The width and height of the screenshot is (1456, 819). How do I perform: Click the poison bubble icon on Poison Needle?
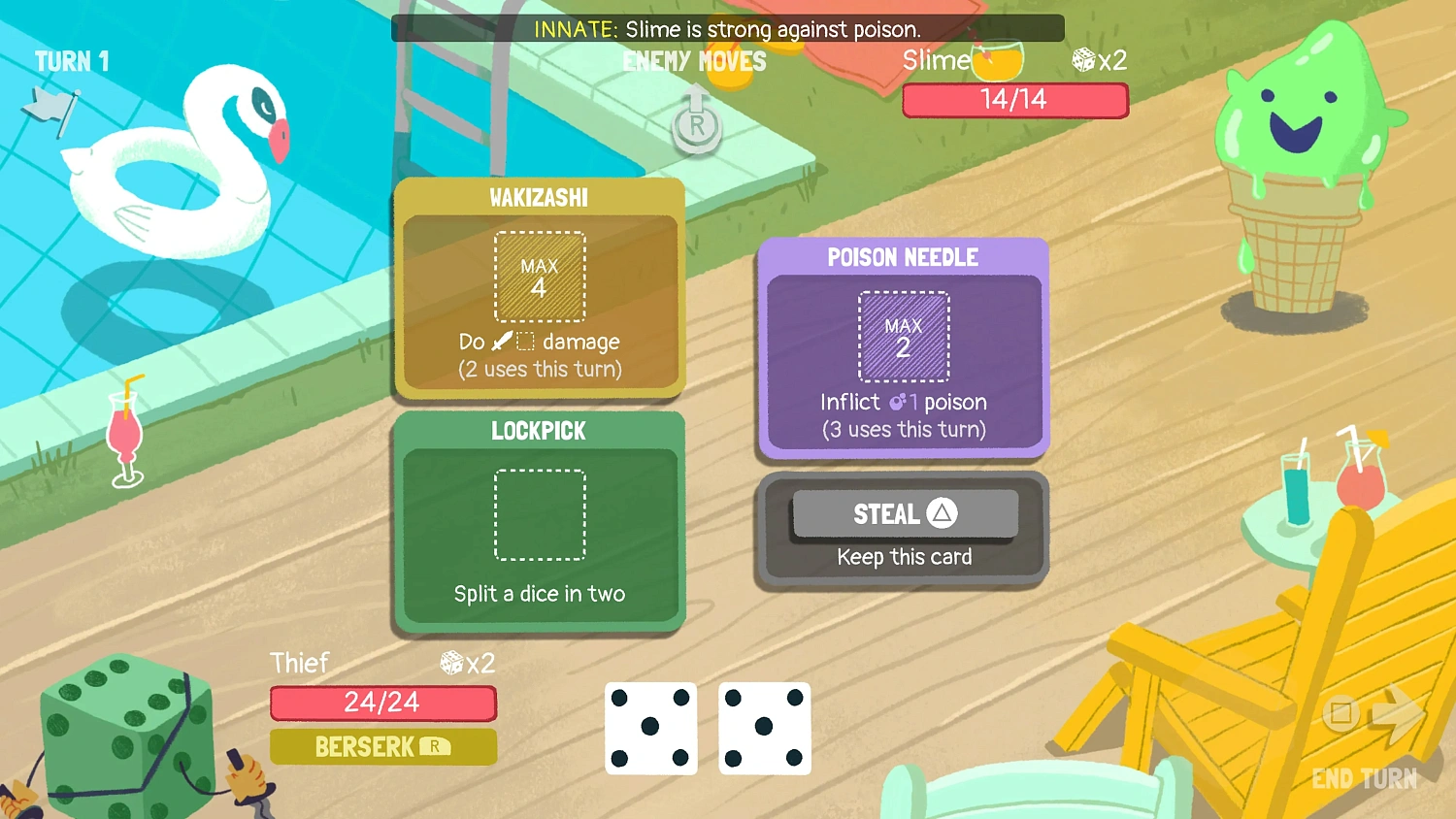(896, 401)
